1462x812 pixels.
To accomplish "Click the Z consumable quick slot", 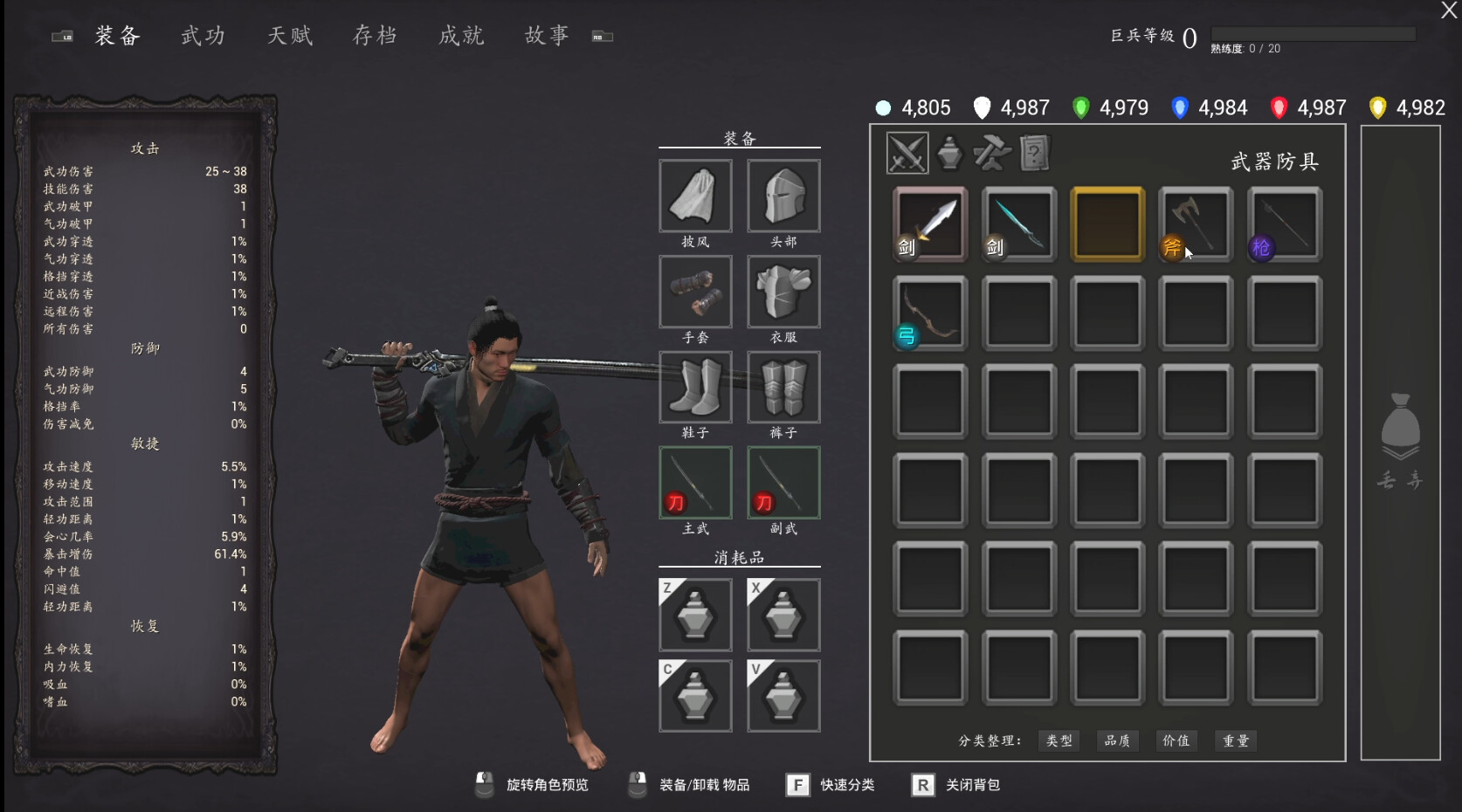I will (695, 614).
